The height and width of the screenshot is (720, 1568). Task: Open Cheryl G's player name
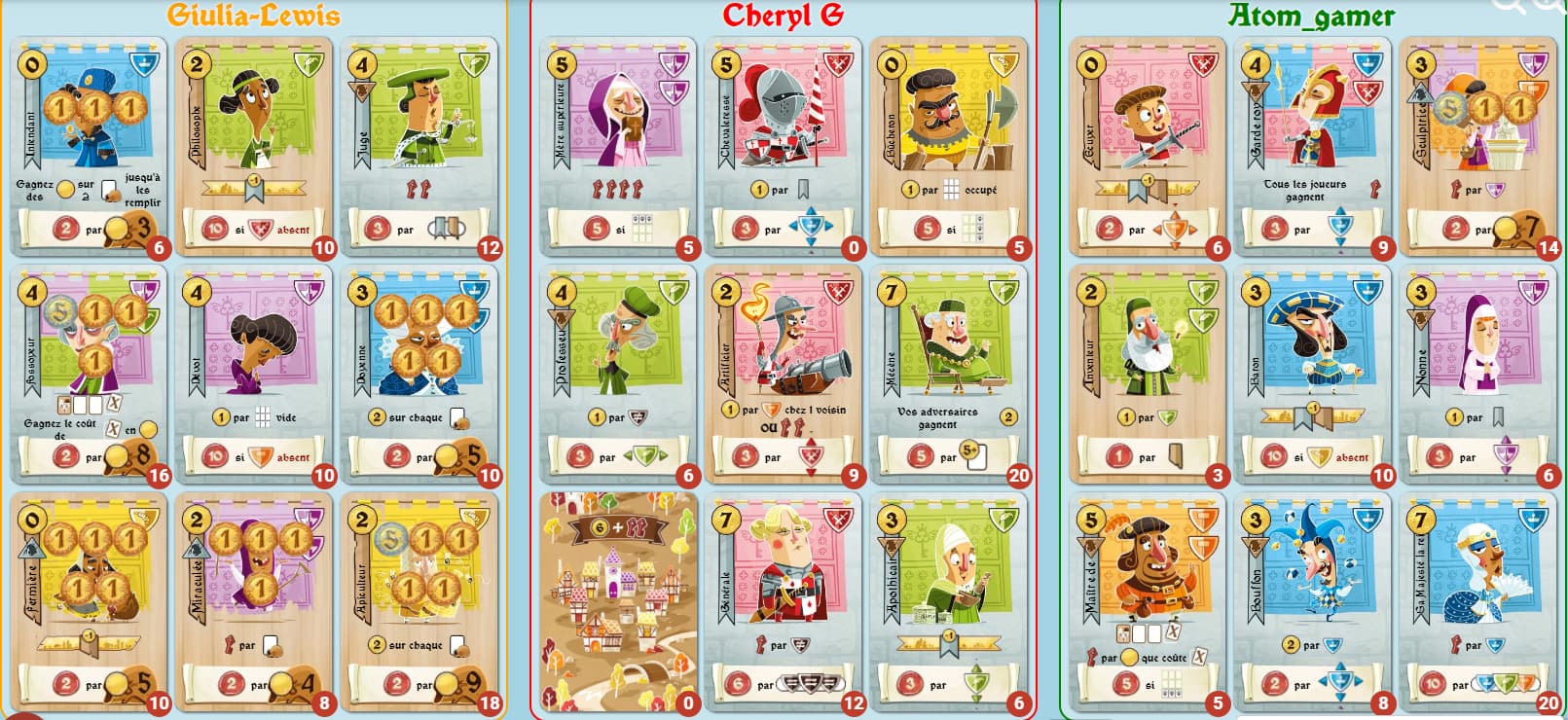pos(783,16)
